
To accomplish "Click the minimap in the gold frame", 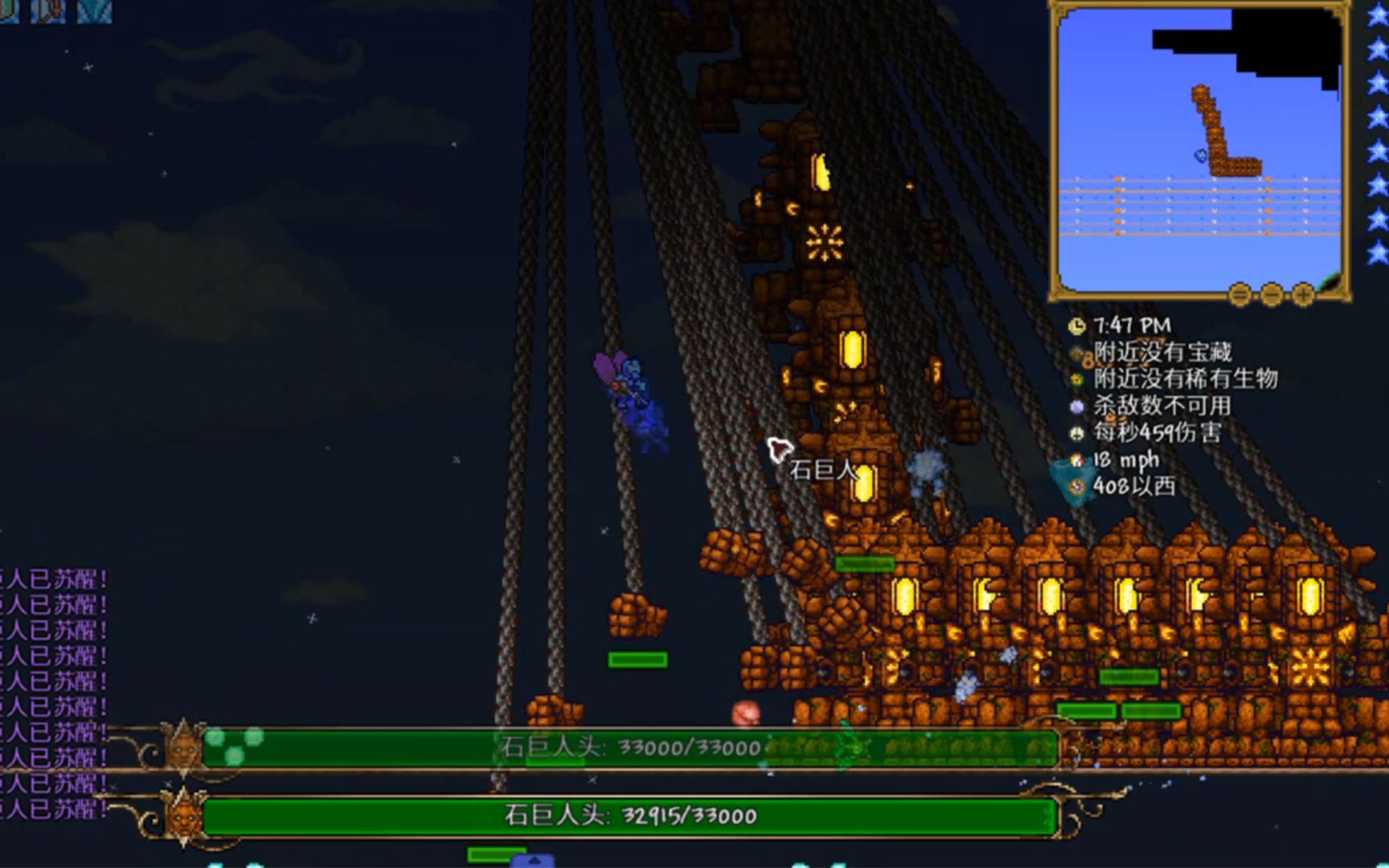I will [1199, 150].
